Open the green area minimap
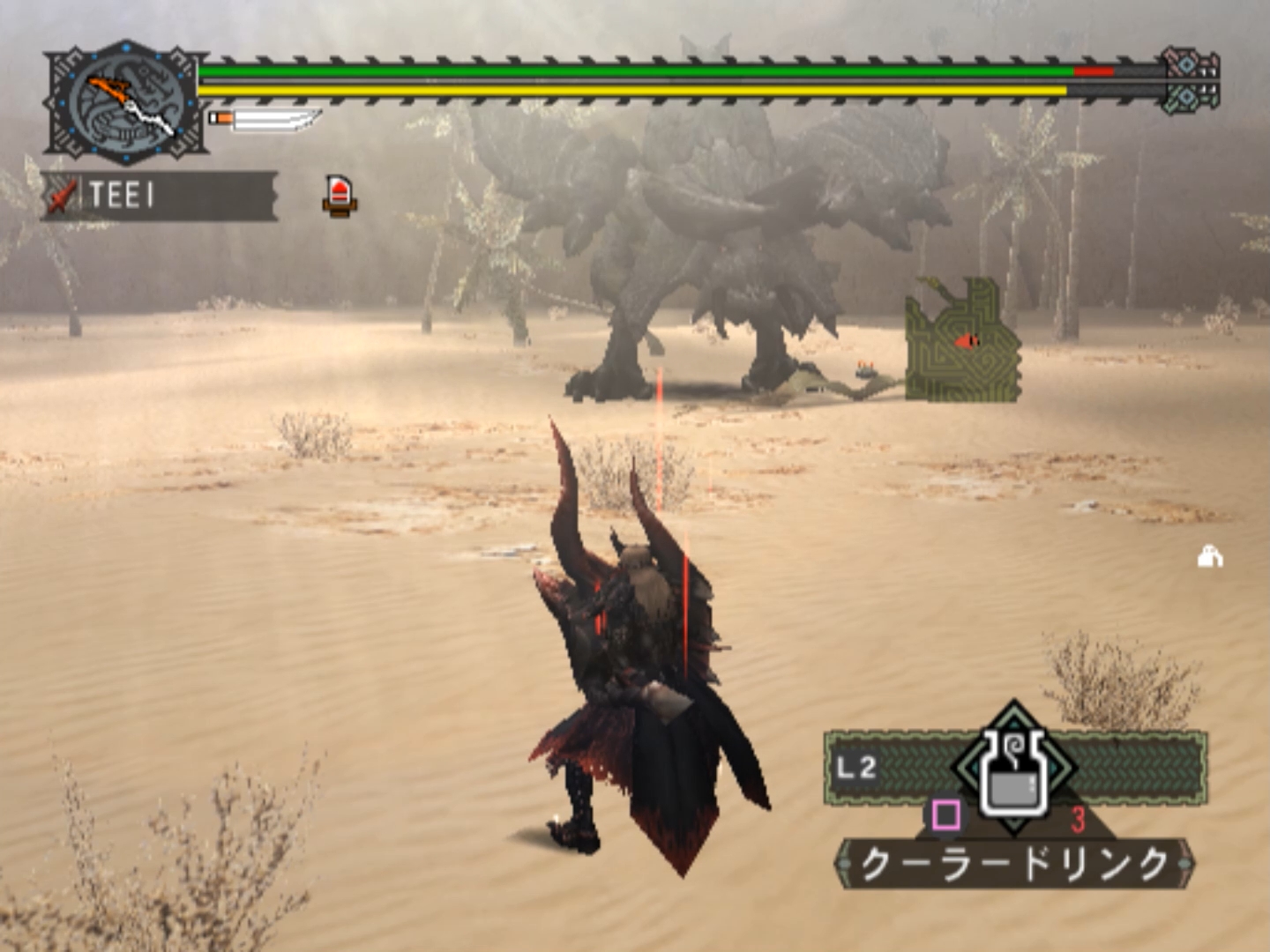Viewport: 1270px width, 952px height. tap(963, 342)
